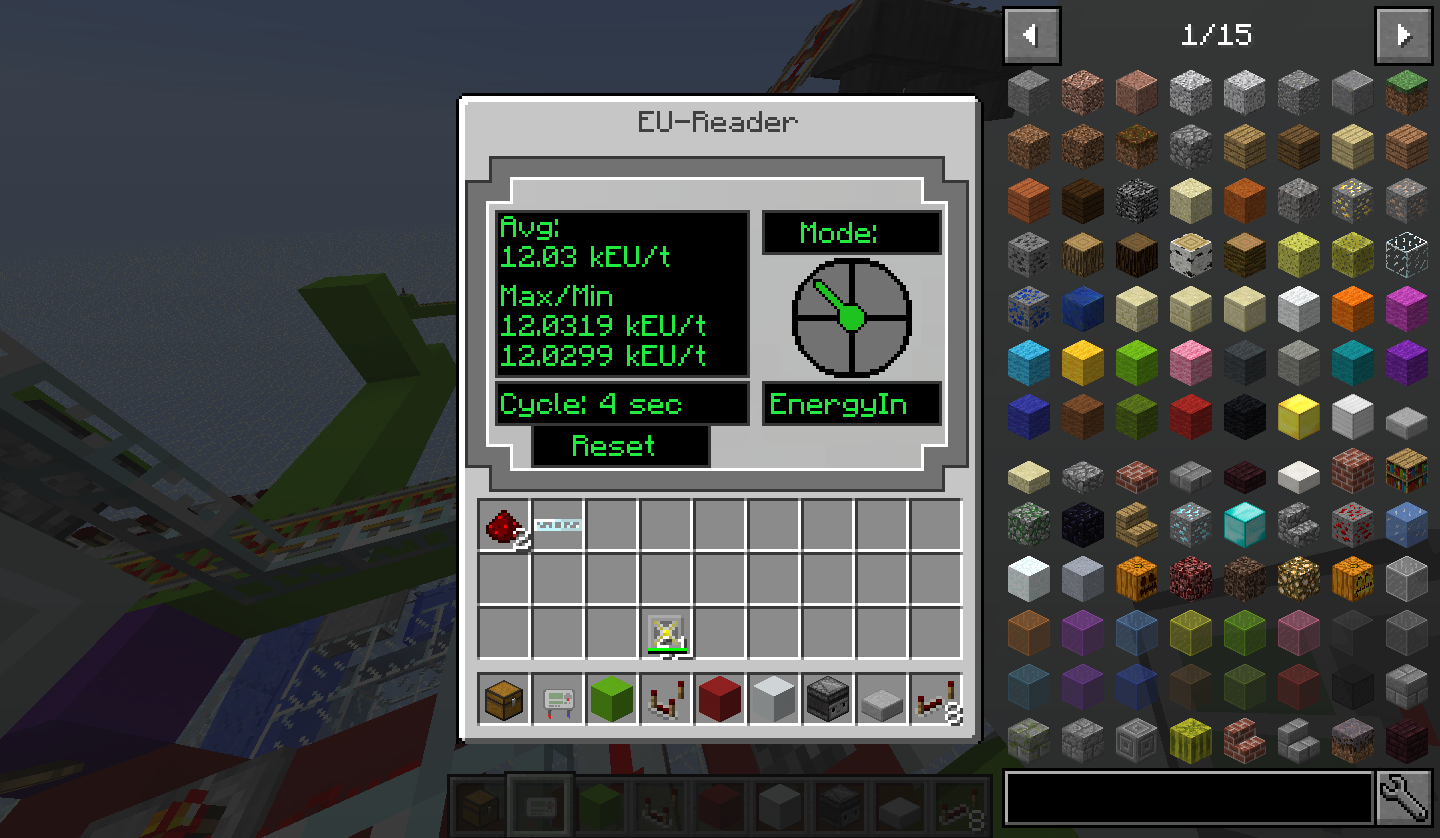Go to the next item list page
This screenshot has height=838, width=1440.
point(1404,36)
